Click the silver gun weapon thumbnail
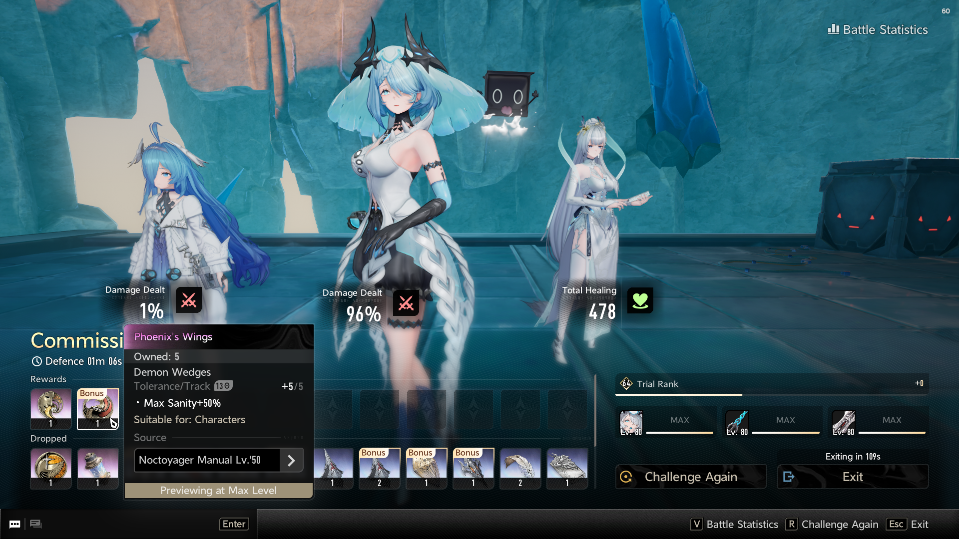959x539 pixels. (x=844, y=422)
